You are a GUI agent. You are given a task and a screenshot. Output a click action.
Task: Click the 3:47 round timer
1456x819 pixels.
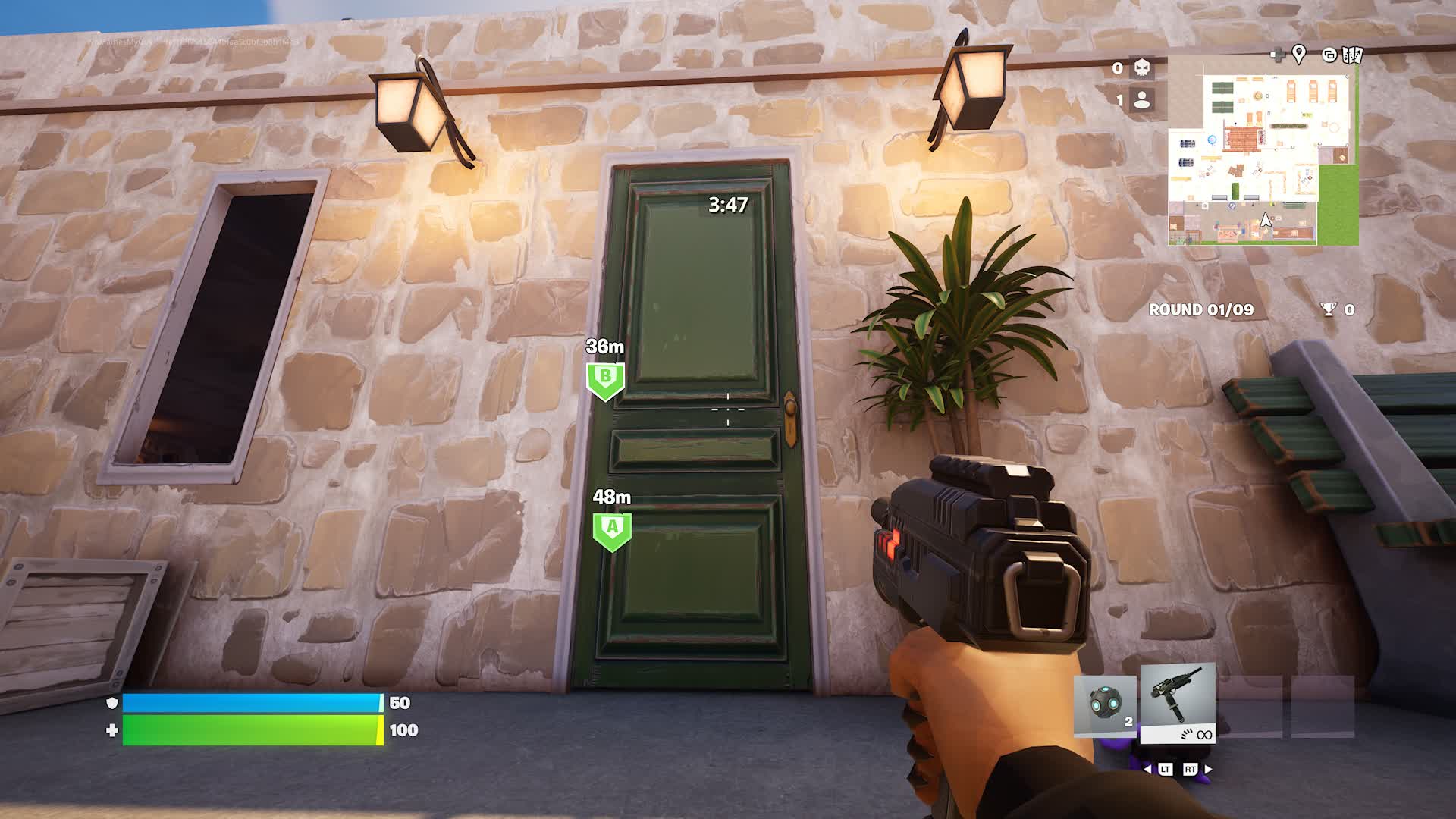tap(726, 205)
